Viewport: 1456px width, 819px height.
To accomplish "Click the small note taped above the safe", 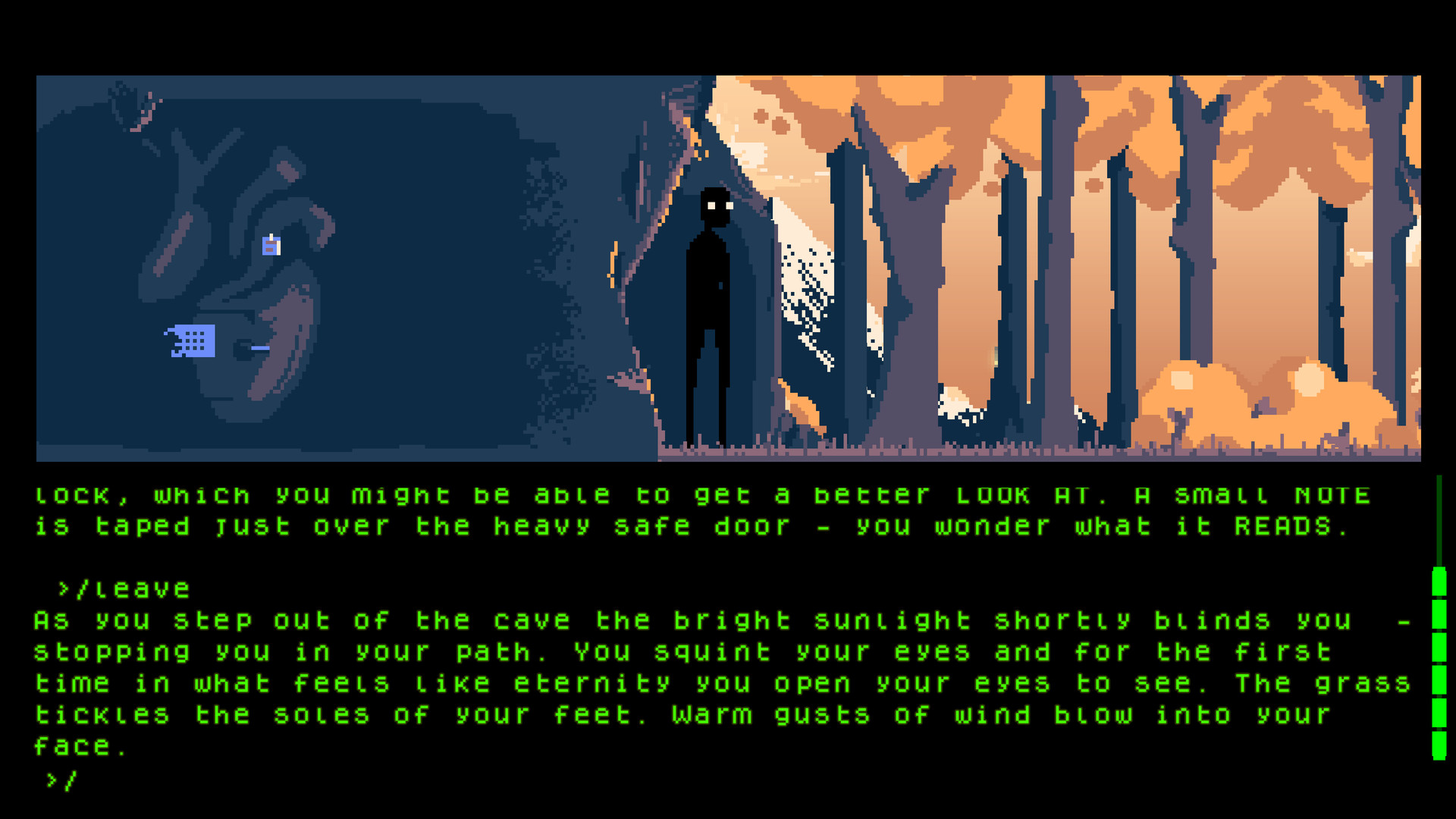I will [x=270, y=244].
